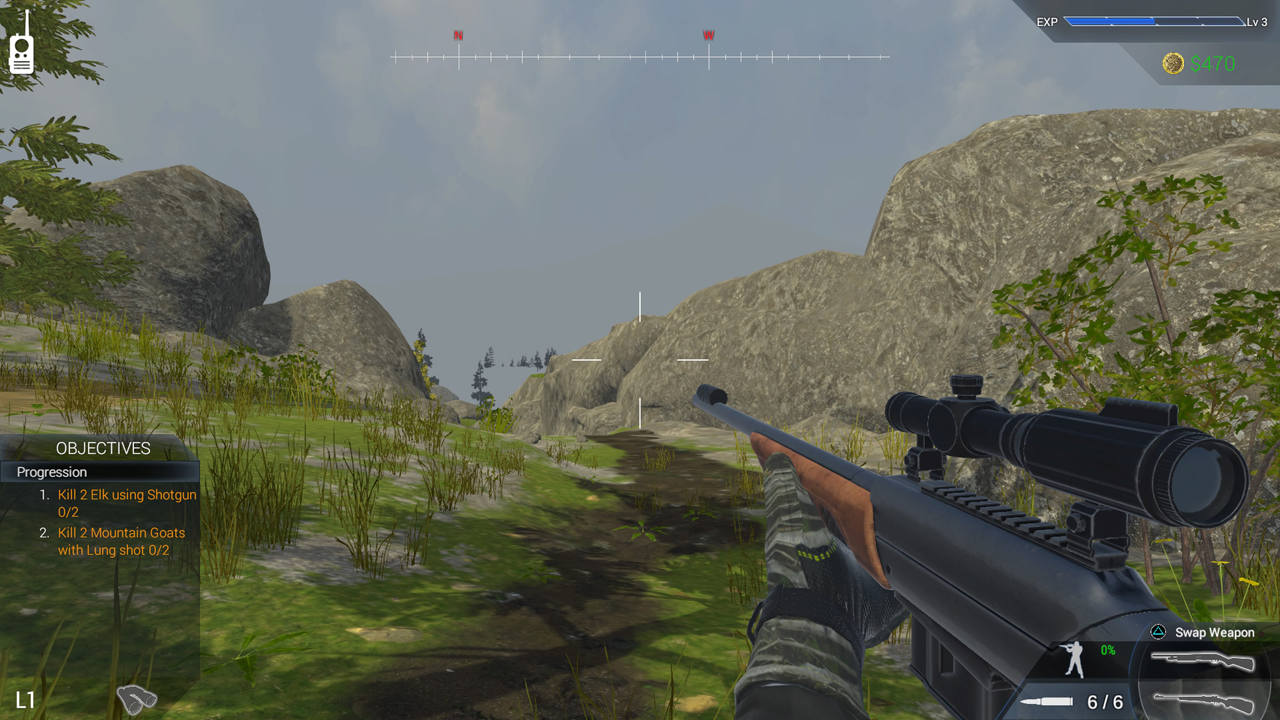Select the shotgun weapon silhouette
The width and height of the screenshot is (1280, 720).
[x=1205, y=660]
